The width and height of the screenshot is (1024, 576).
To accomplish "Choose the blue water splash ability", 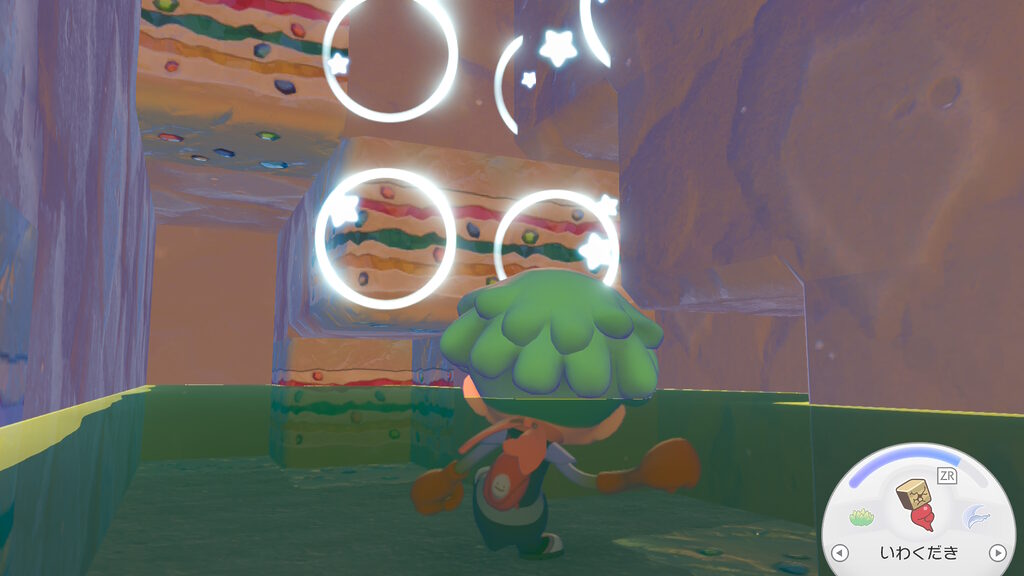I will pos(975,517).
